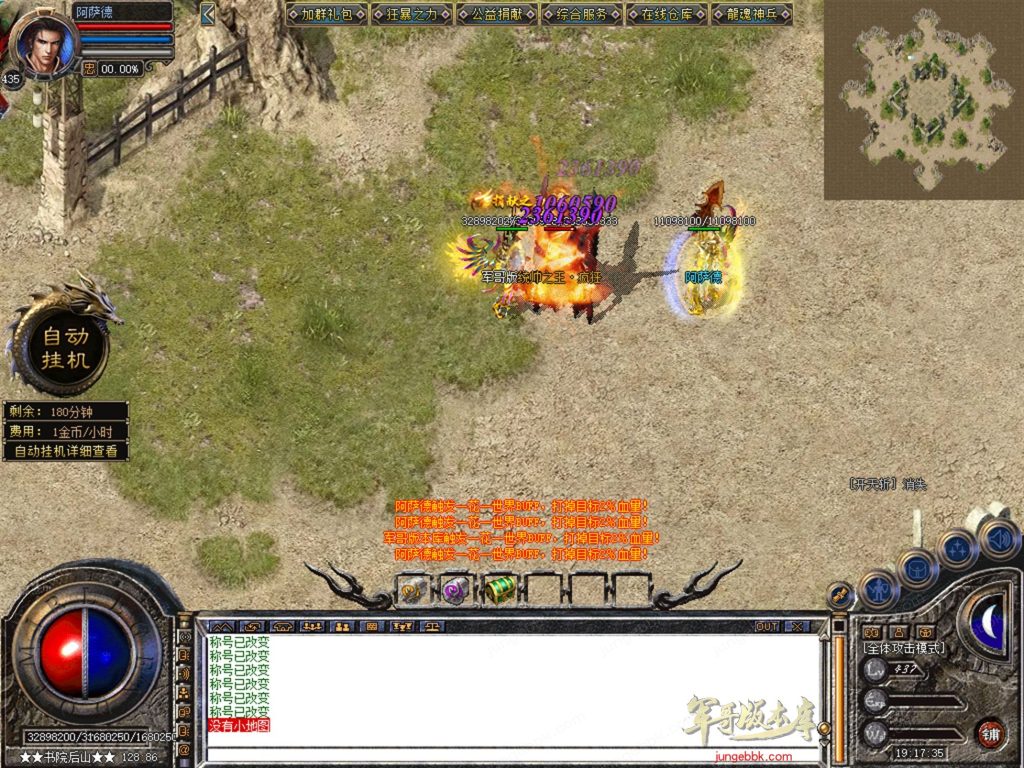Click the character portrait
1024x768 pixels.
click(45, 42)
